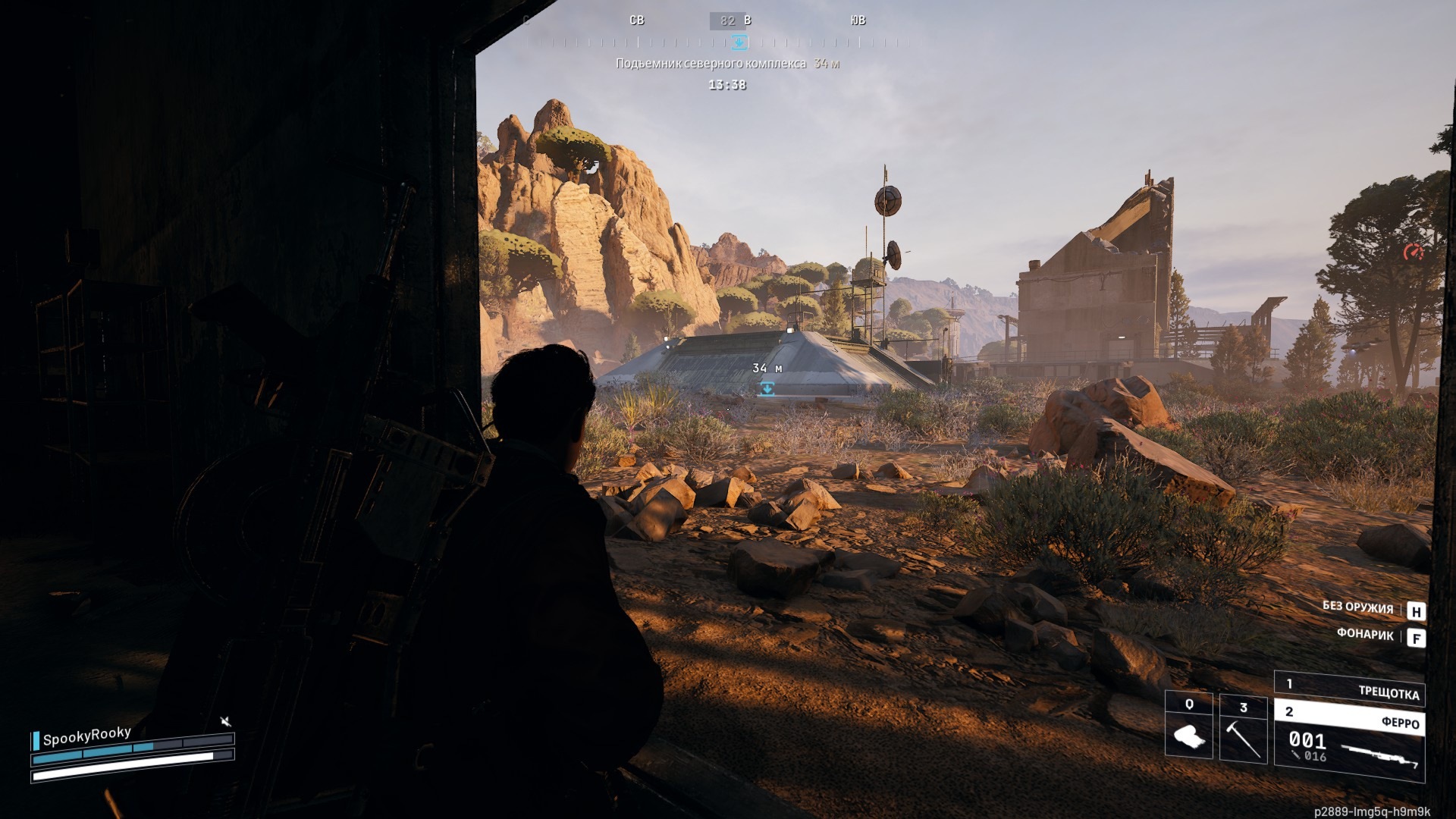Click the 34 м elevator waypoint marker
The image size is (1456, 819).
(767, 388)
